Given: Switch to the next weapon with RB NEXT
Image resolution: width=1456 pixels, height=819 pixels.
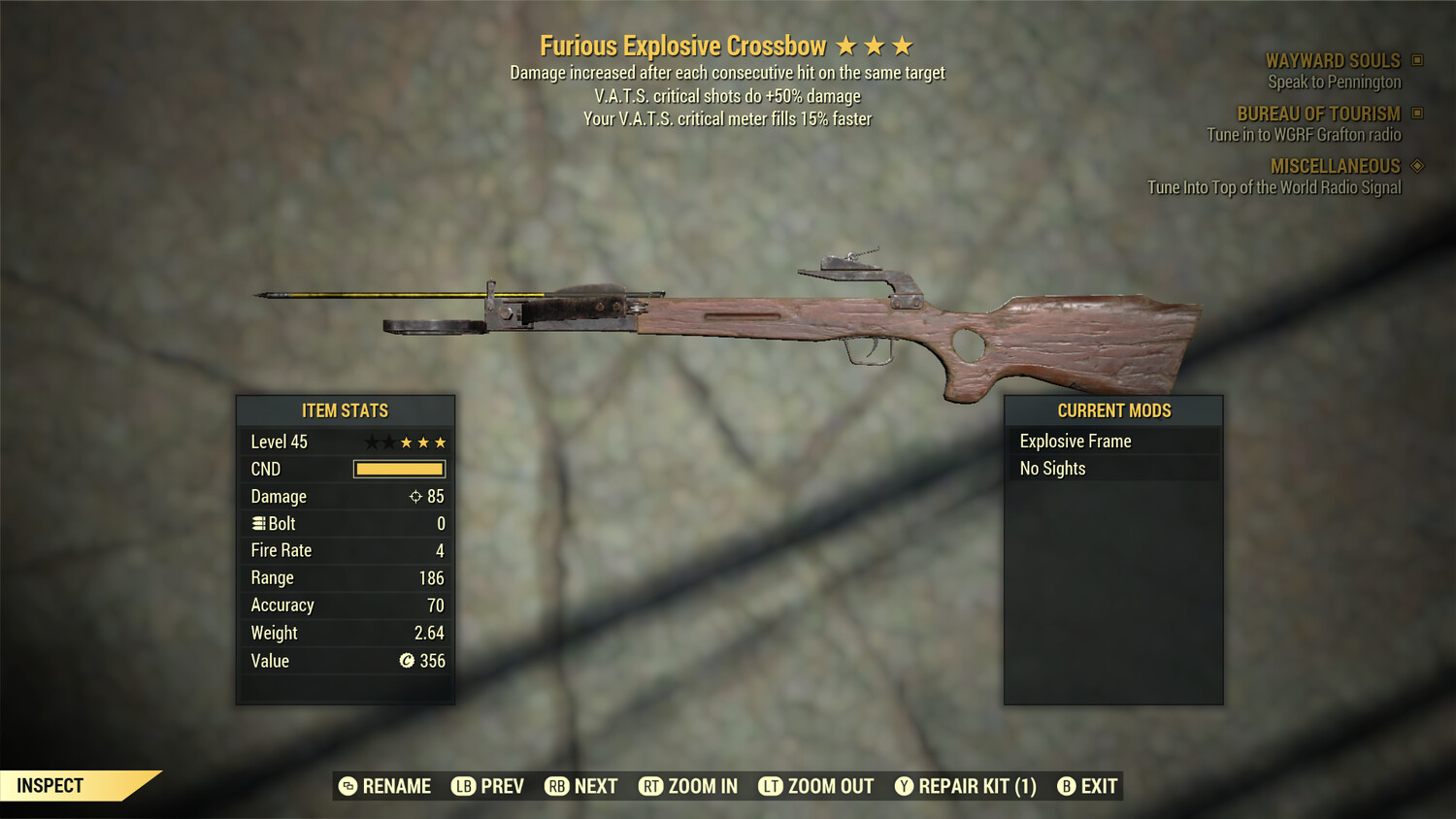Looking at the screenshot, I should tap(580, 786).
